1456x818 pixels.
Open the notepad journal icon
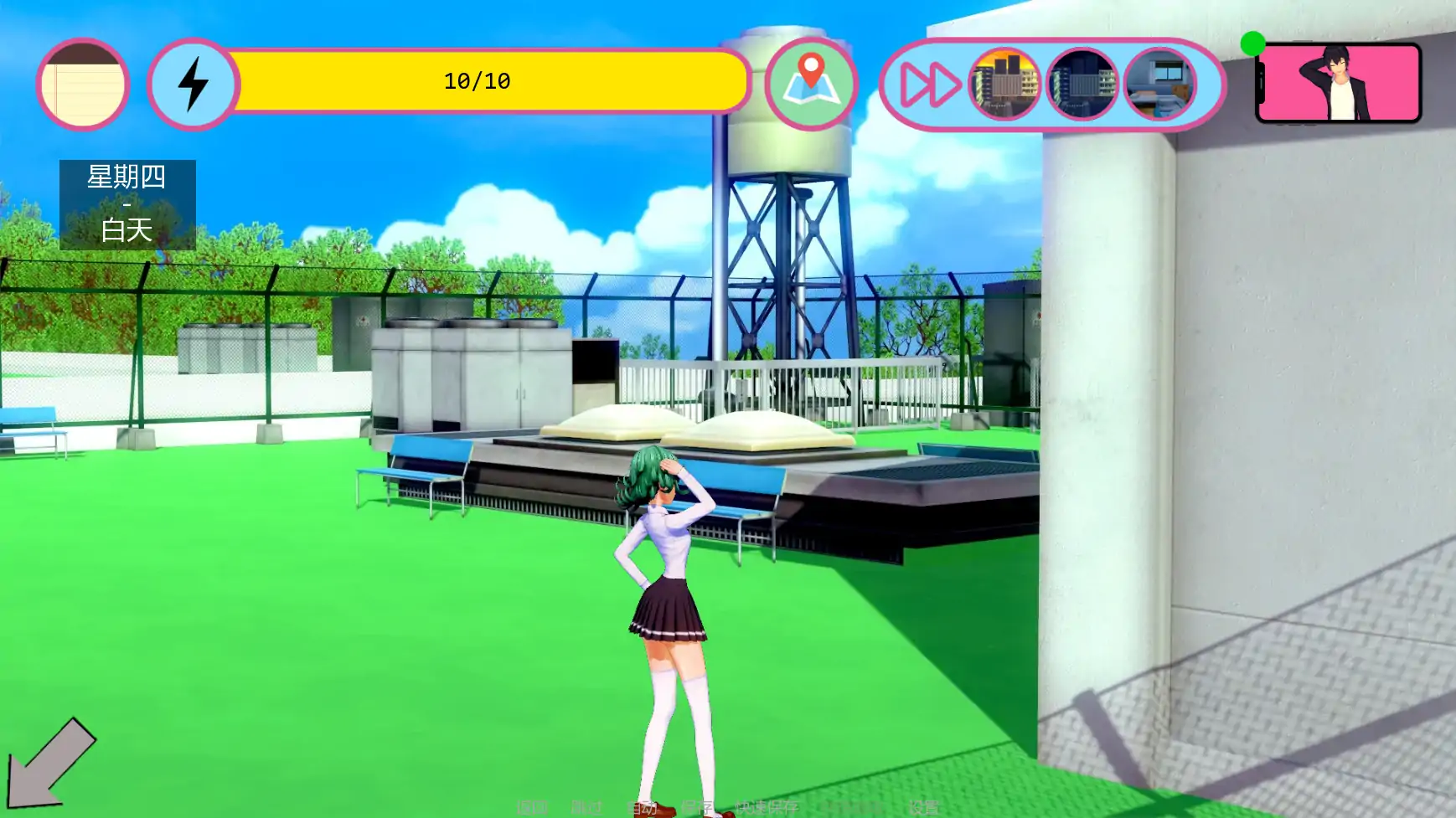pos(82,84)
